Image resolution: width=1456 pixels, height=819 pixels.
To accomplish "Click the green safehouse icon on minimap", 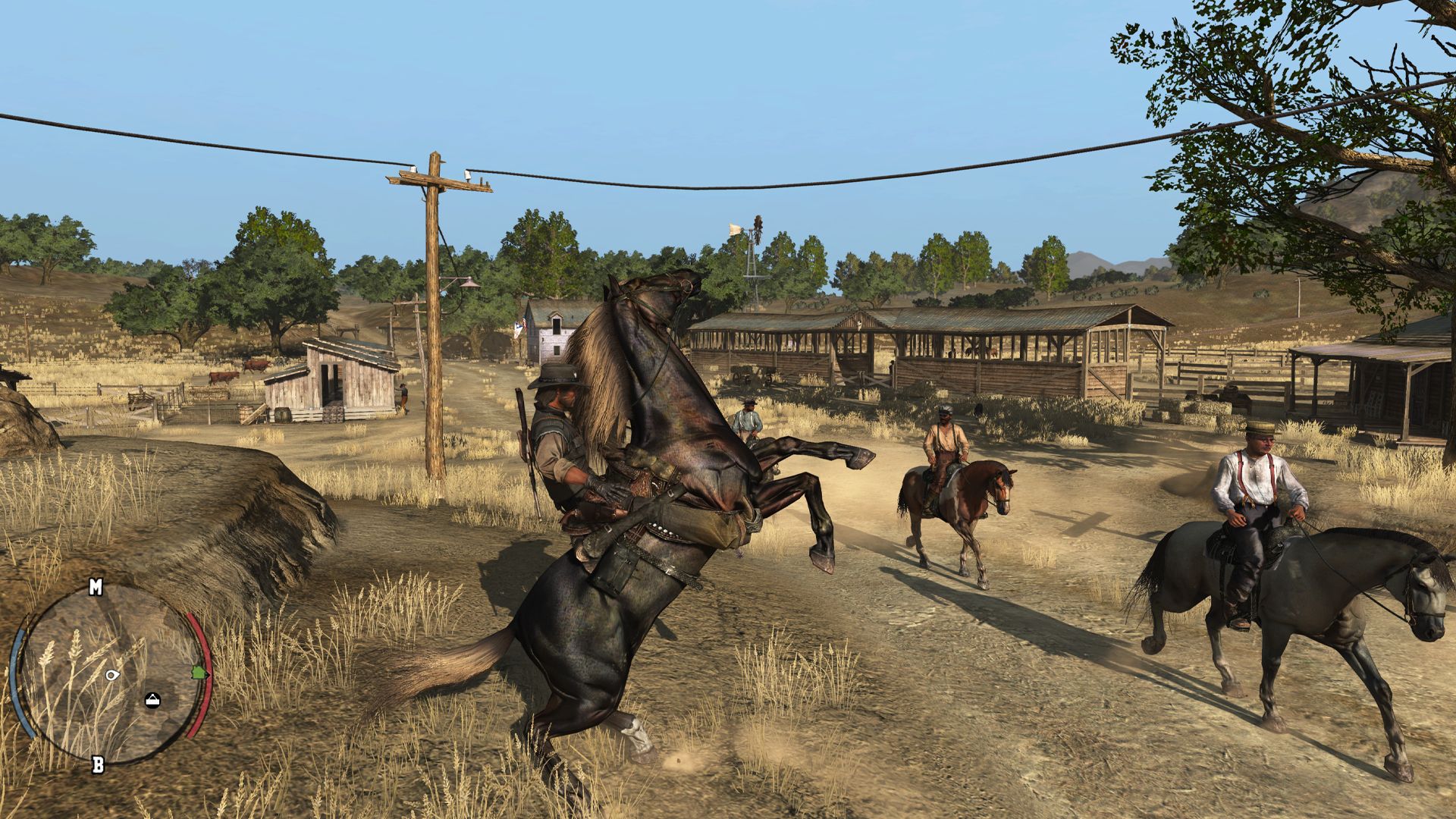I will point(200,673).
